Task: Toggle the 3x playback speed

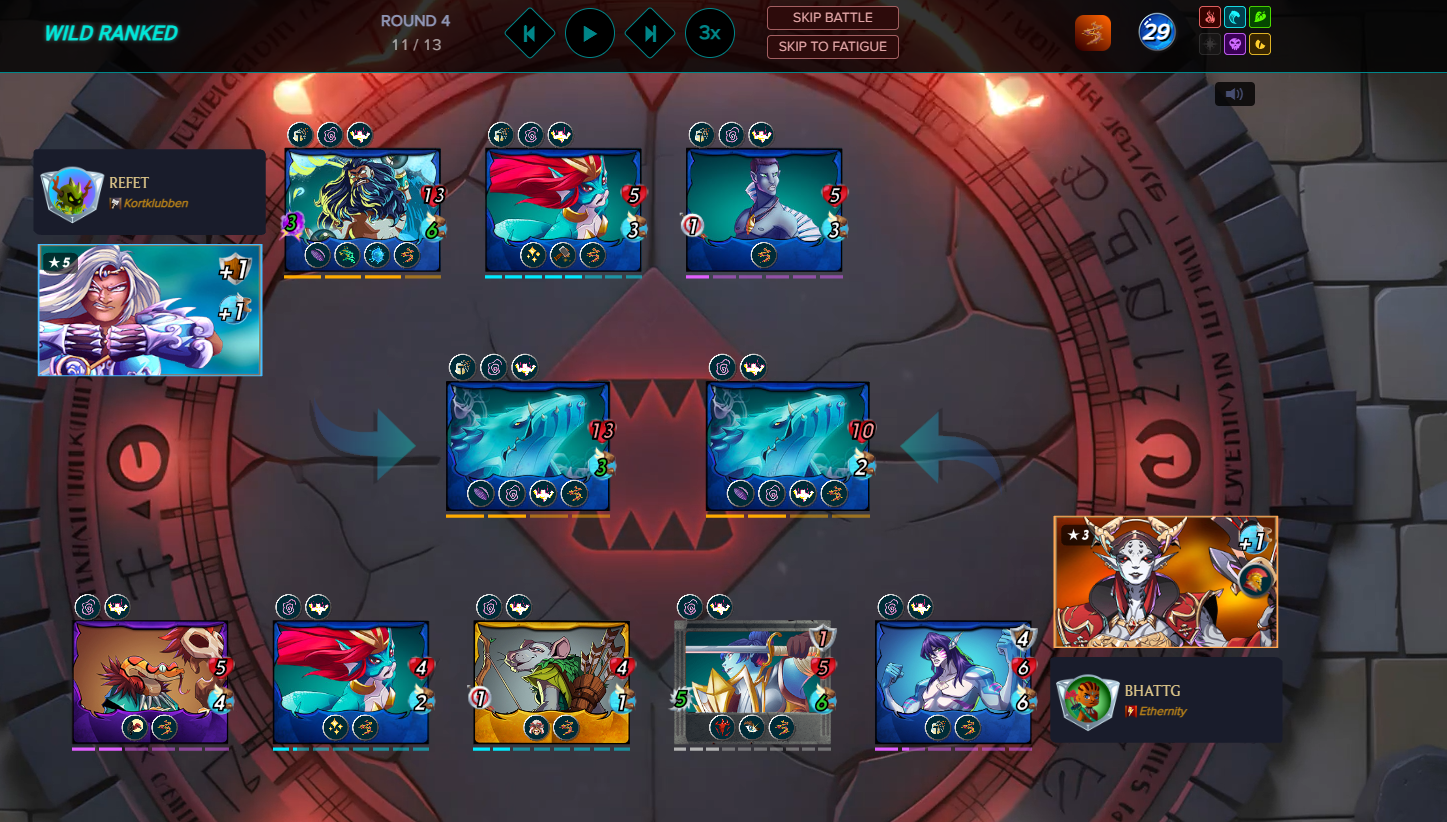Action: [709, 34]
